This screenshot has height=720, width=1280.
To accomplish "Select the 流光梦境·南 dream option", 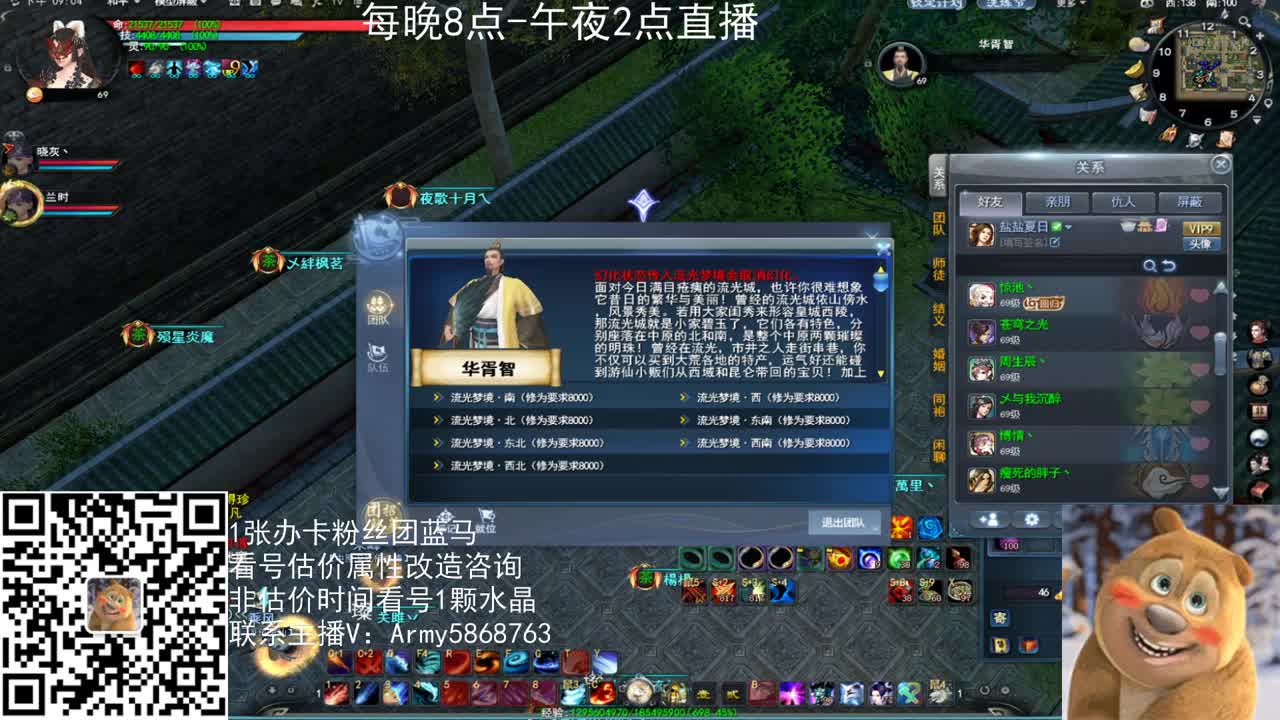I will coord(510,396).
